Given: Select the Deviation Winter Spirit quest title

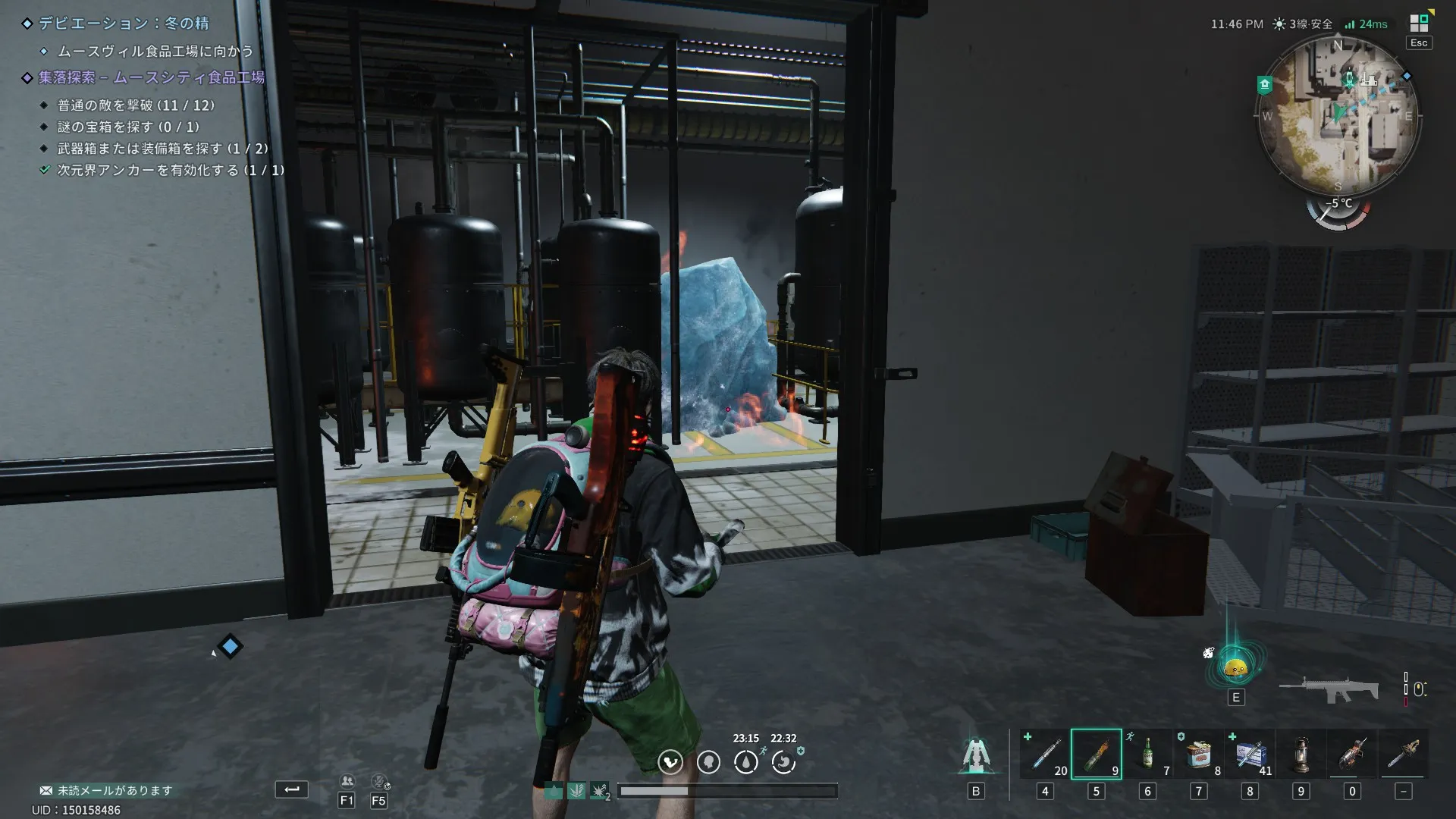Looking at the screenshot, I should point(124,24).
